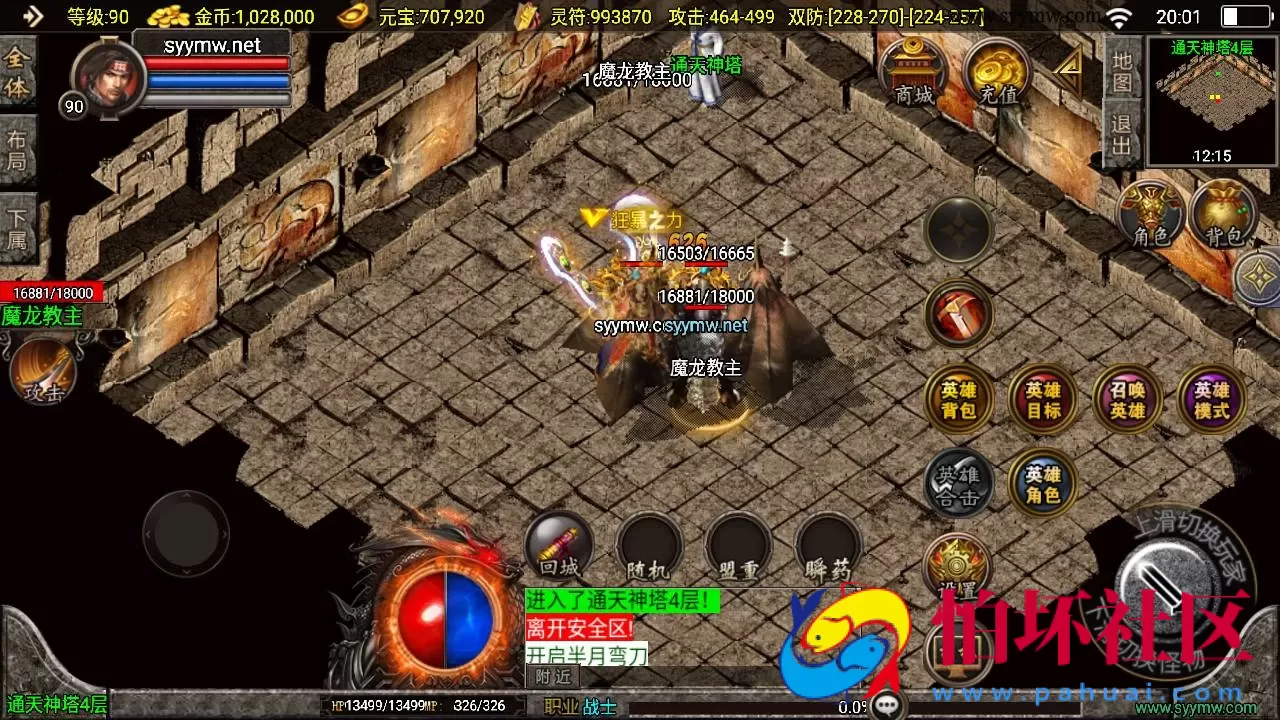Open the 角色 character panel
The width and height of the screenshot is (1280, 720).
(1150, 216)
